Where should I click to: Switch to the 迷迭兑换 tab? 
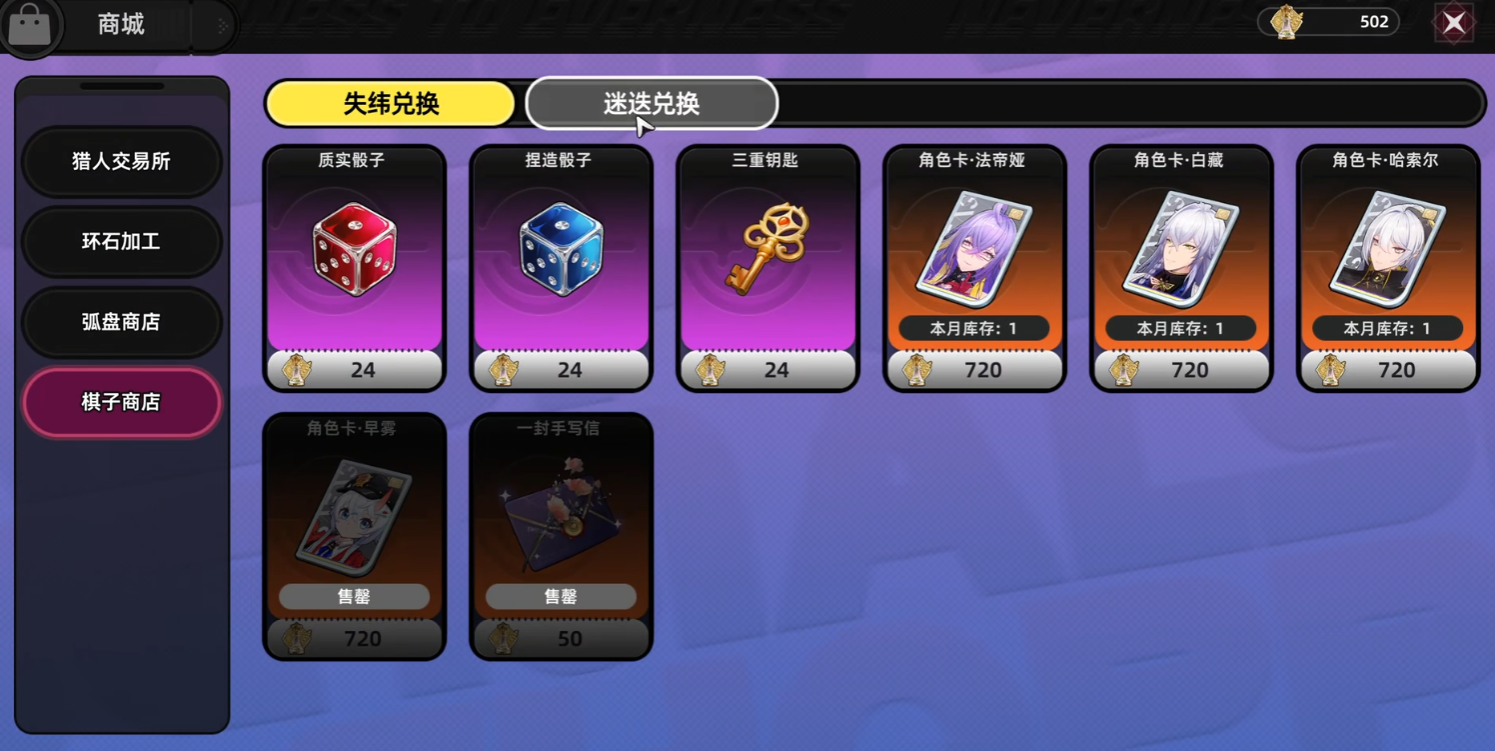click(x=651, y=103)
